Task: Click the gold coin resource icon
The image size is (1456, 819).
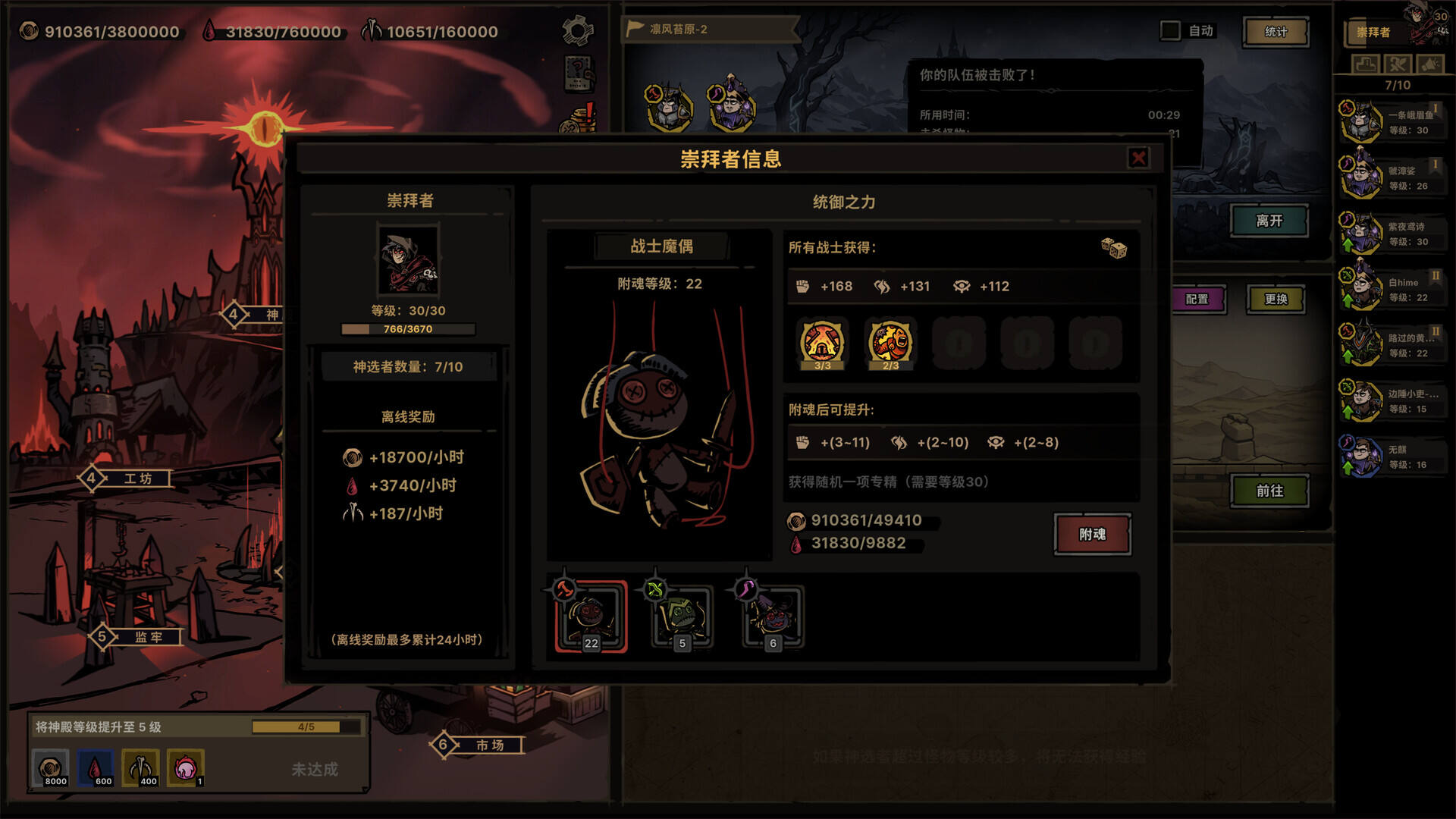Action: point(29,32)
